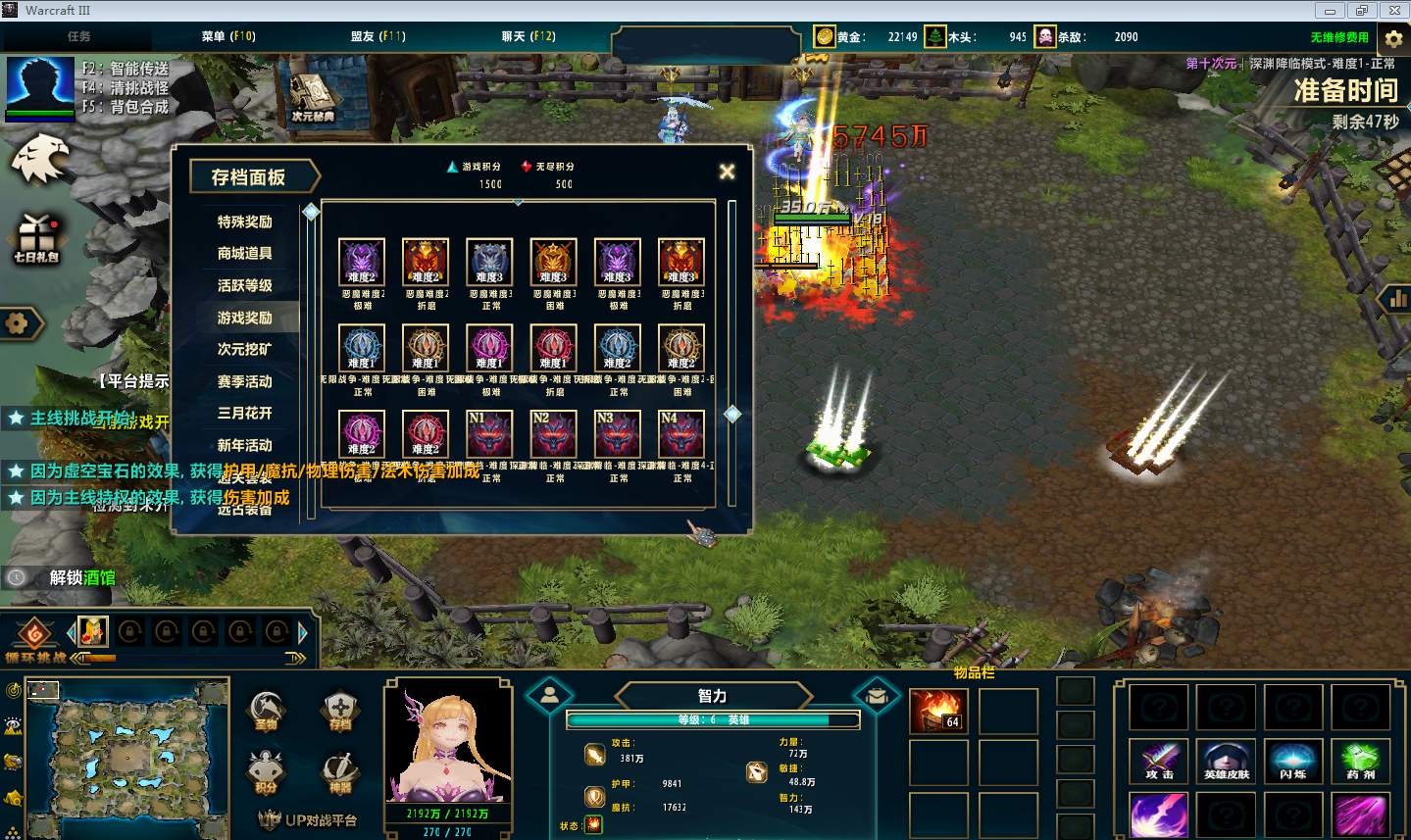The width and height of the screenshot is (1411, 840).
Task: Click the 七日礼包 gift icon
Action: [x=35, y=238]
